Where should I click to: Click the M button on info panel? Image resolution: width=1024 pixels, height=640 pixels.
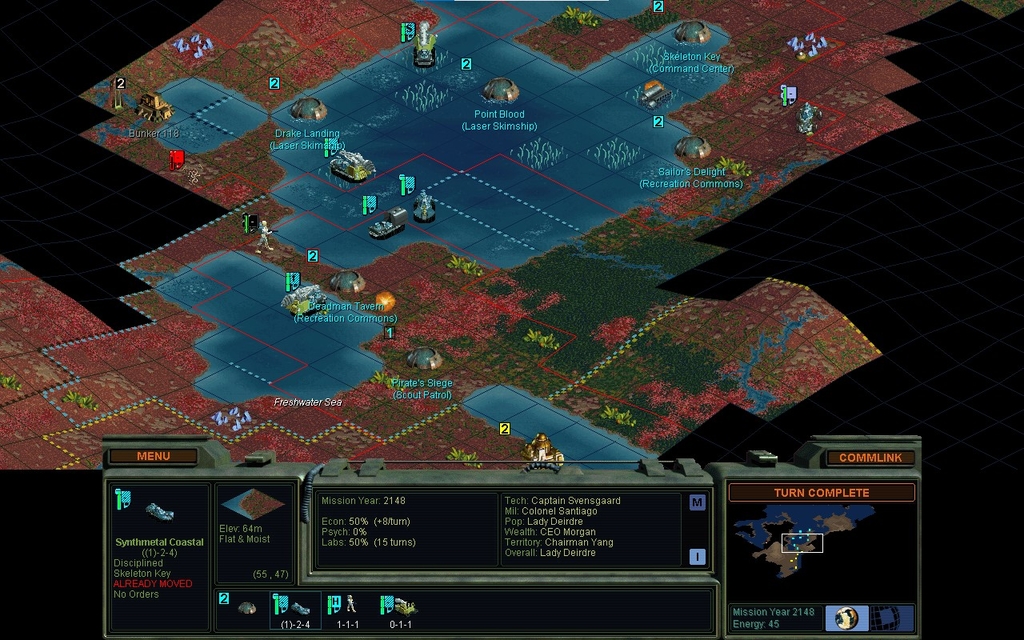pos(697,503)
